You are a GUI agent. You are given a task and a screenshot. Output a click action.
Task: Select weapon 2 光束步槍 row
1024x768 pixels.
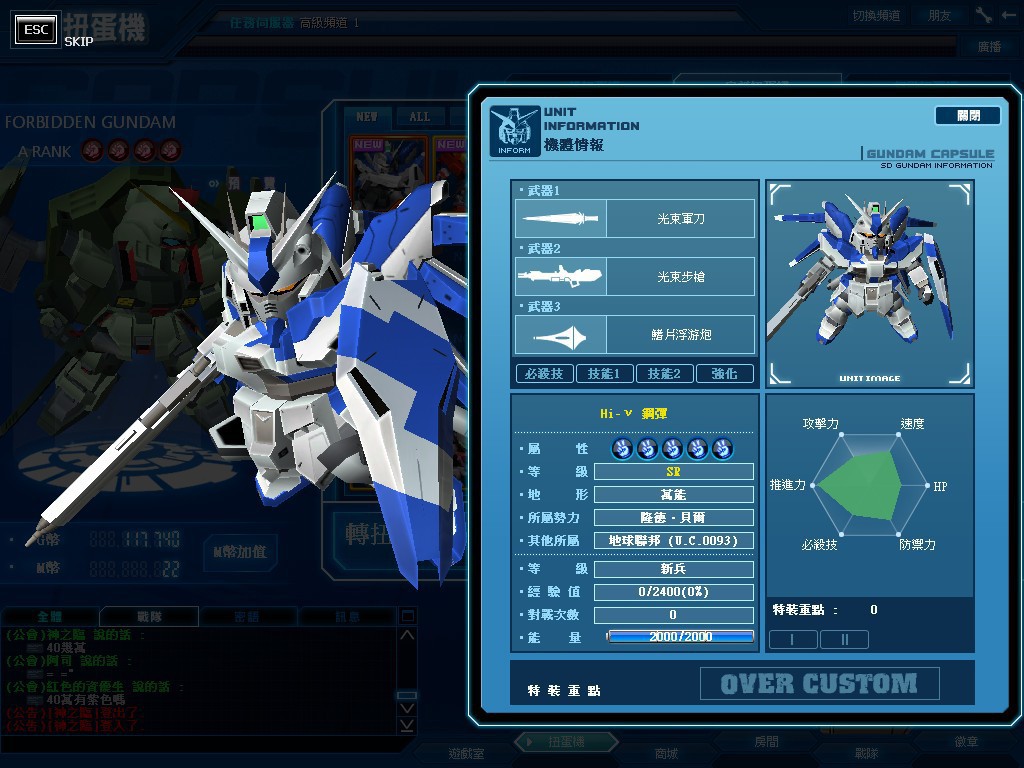coord(635,276)
